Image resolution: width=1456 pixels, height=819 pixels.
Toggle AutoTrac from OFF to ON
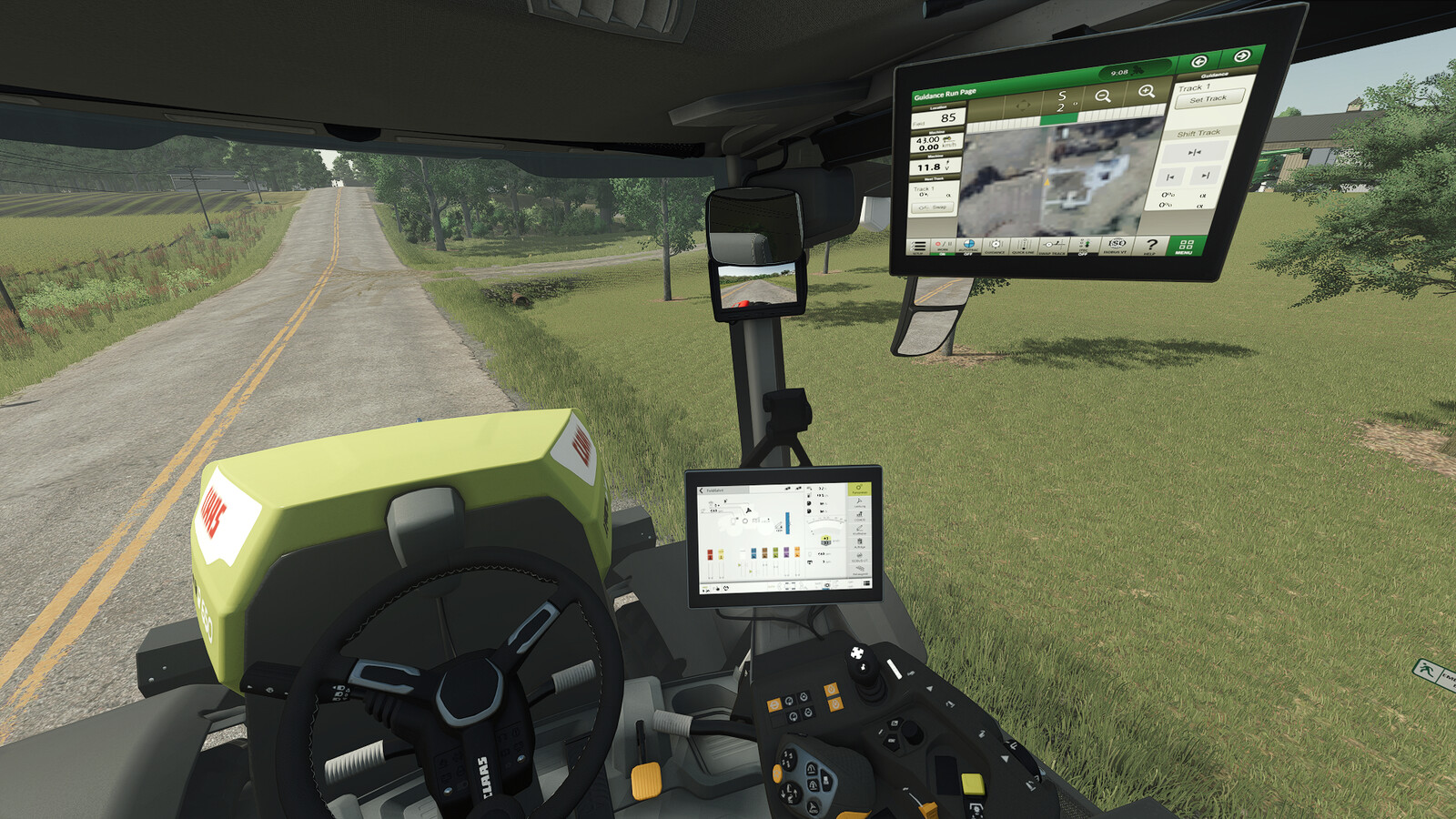[968, 246]
